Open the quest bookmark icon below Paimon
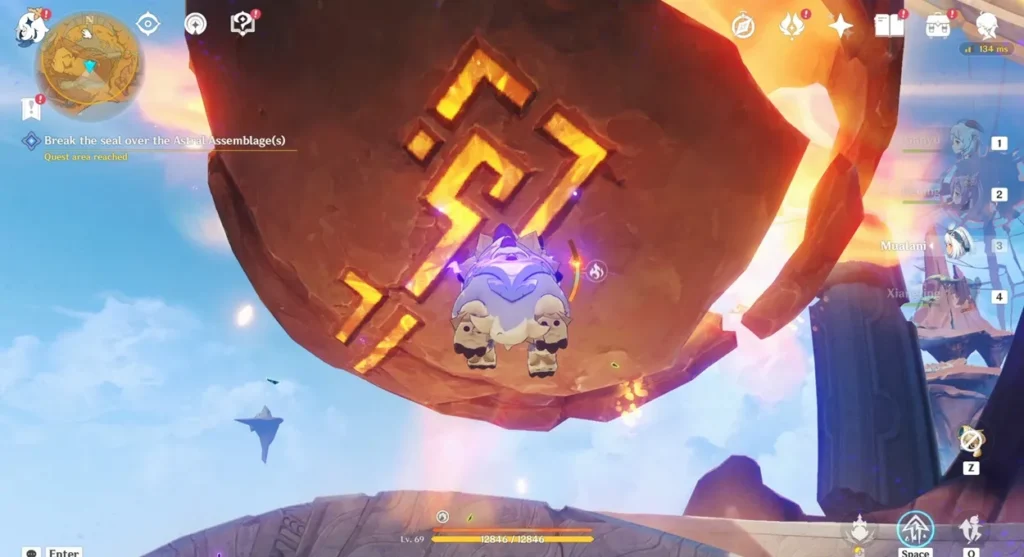 coord(30,107)
